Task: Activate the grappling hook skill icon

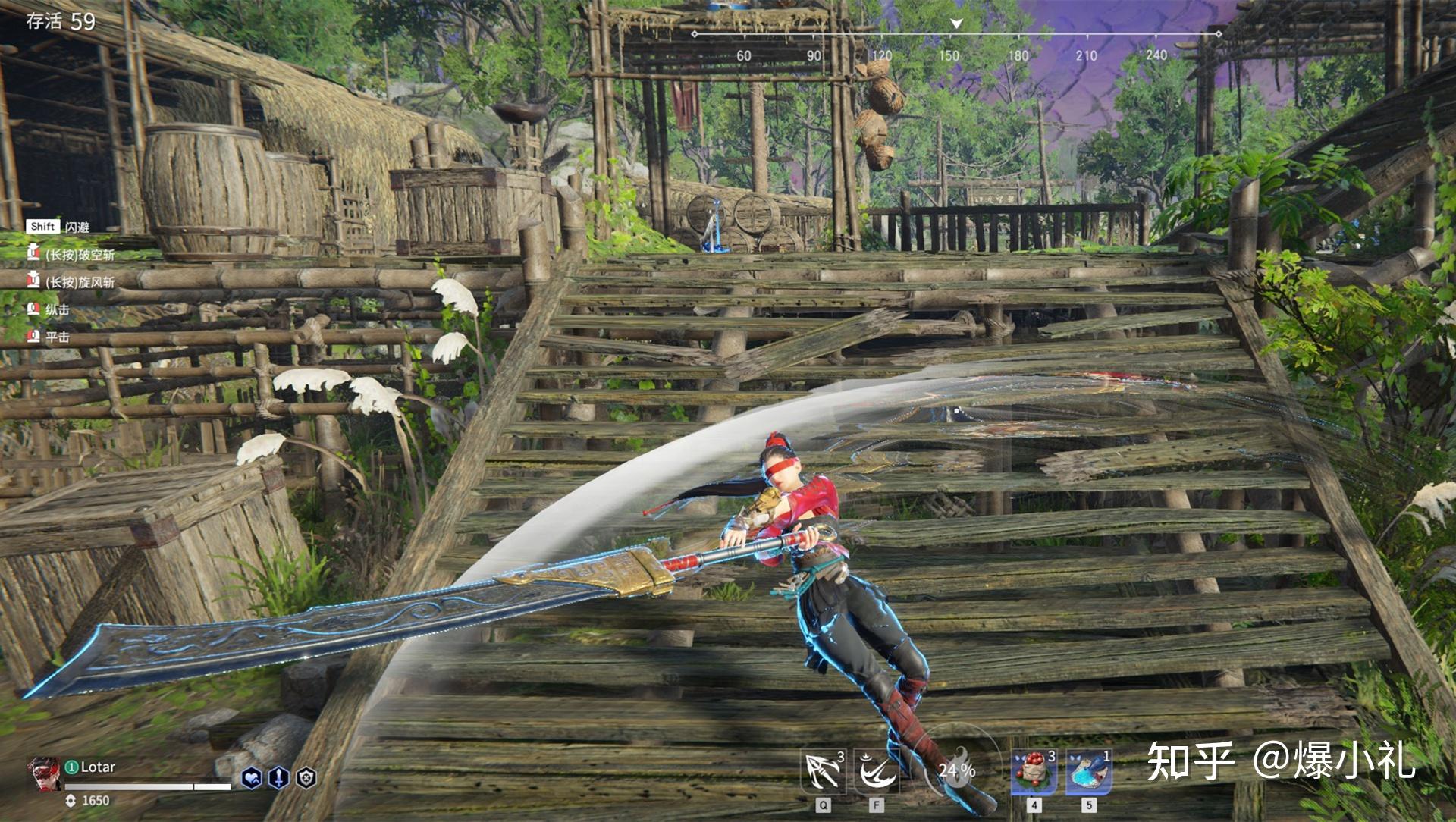Action: (x=824, y=772)
